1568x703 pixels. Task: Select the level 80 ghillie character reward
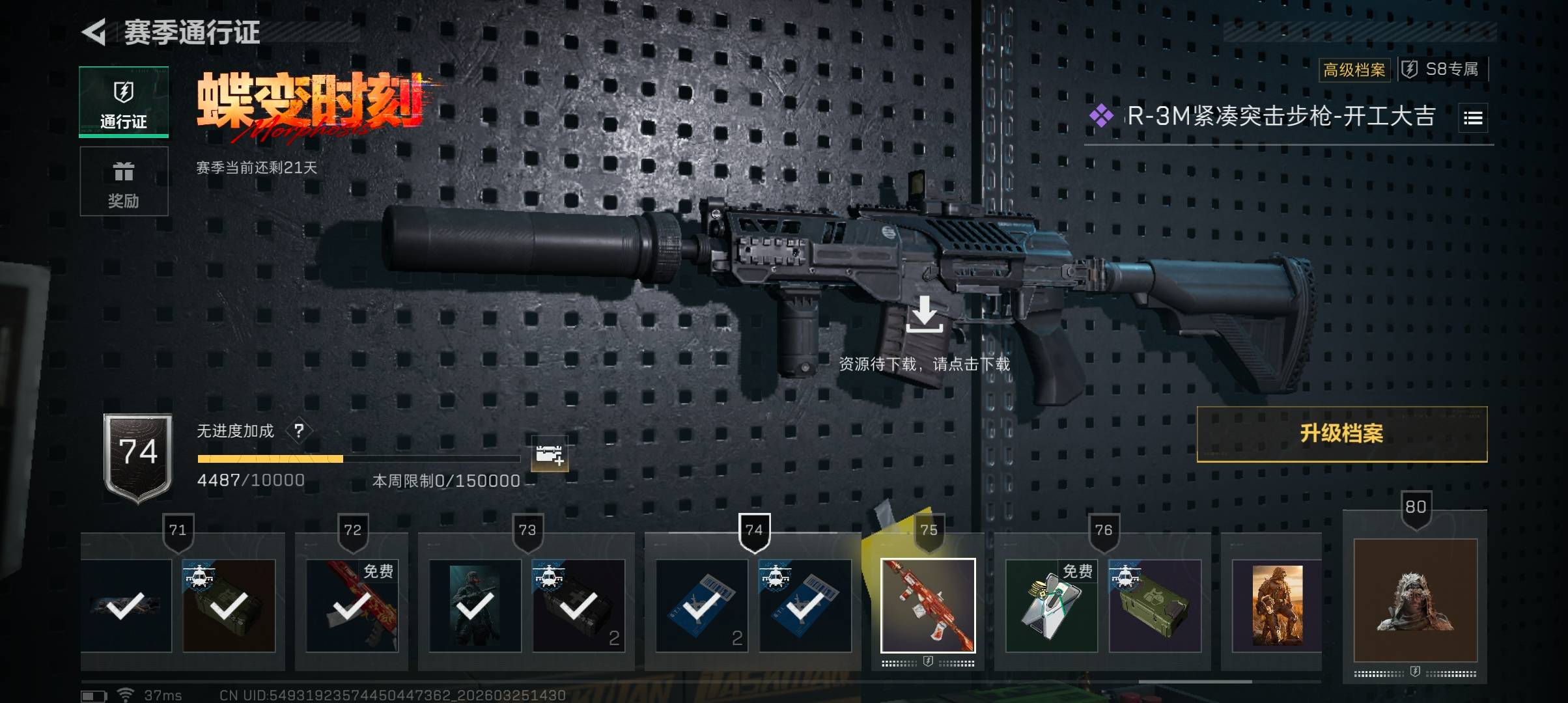click(x=1415, y=600)
